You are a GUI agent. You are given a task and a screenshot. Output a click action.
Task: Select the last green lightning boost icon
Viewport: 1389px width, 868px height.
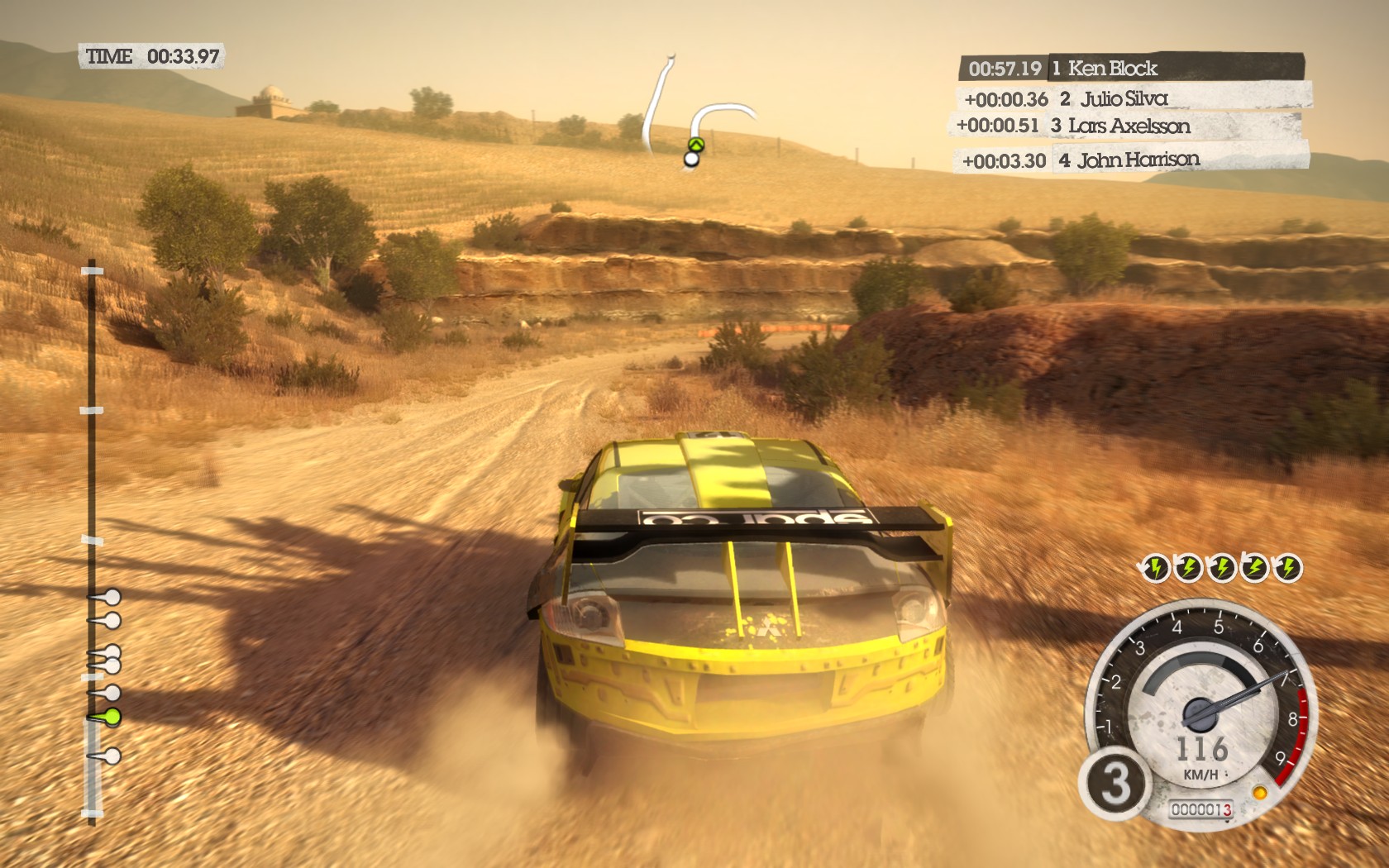click(1289, 567)
